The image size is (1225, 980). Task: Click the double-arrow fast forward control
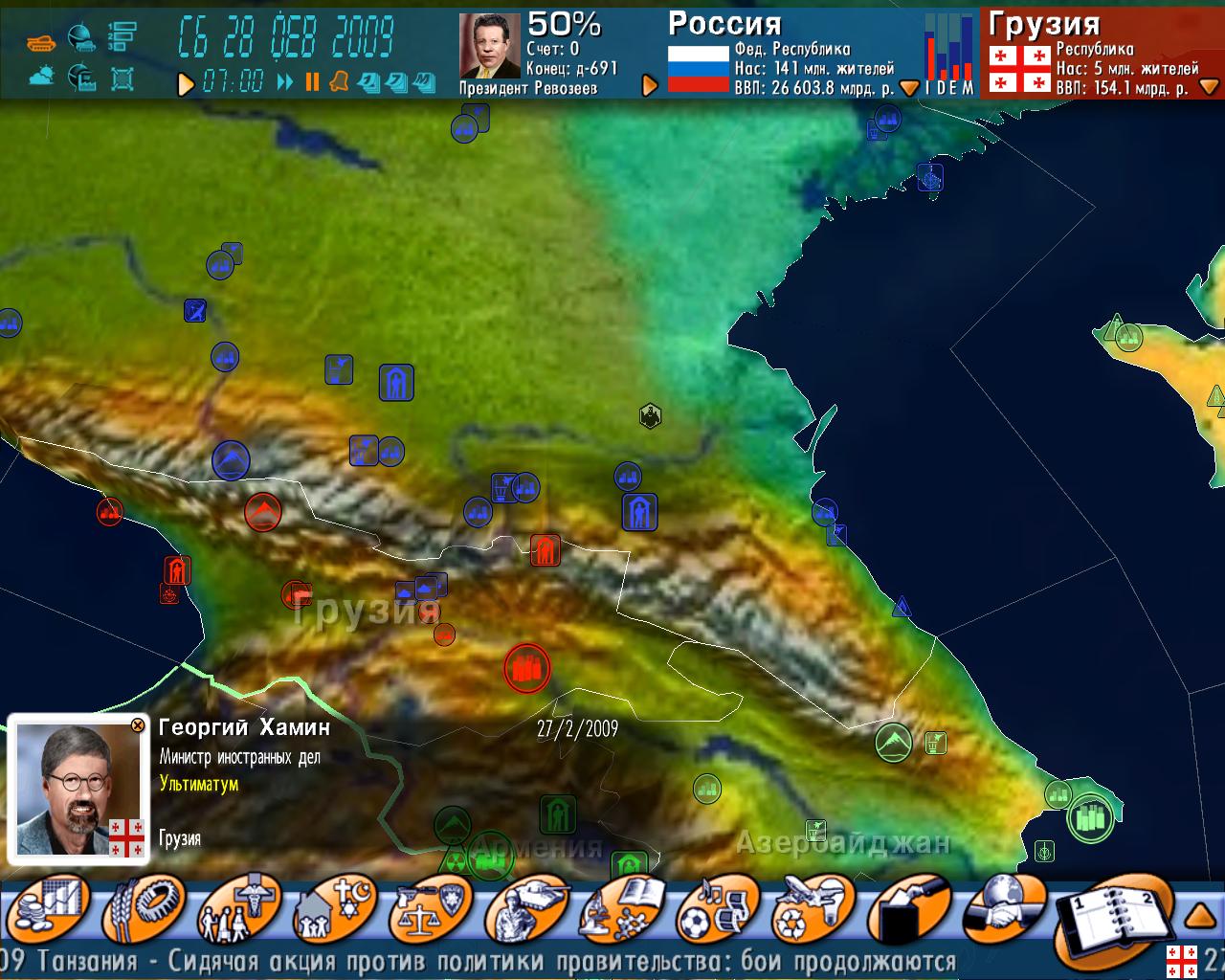coord(285,82)
